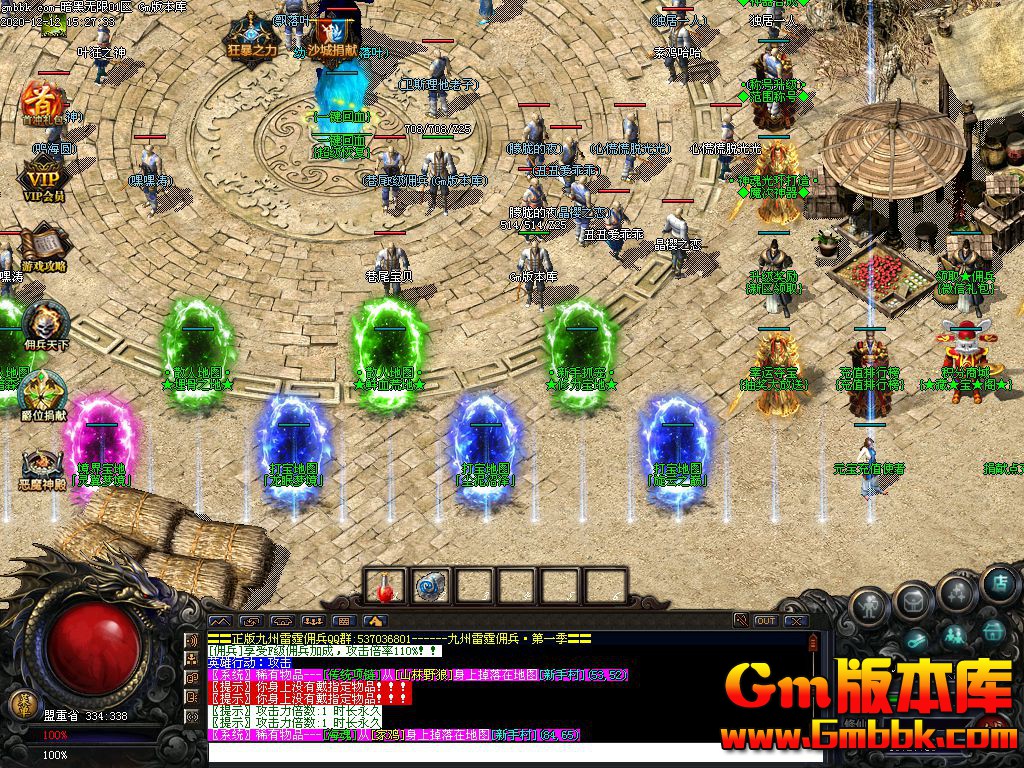1024x768 pixels.
Task: Use the blue scroll hotbar item
Action: coord(430,586)
